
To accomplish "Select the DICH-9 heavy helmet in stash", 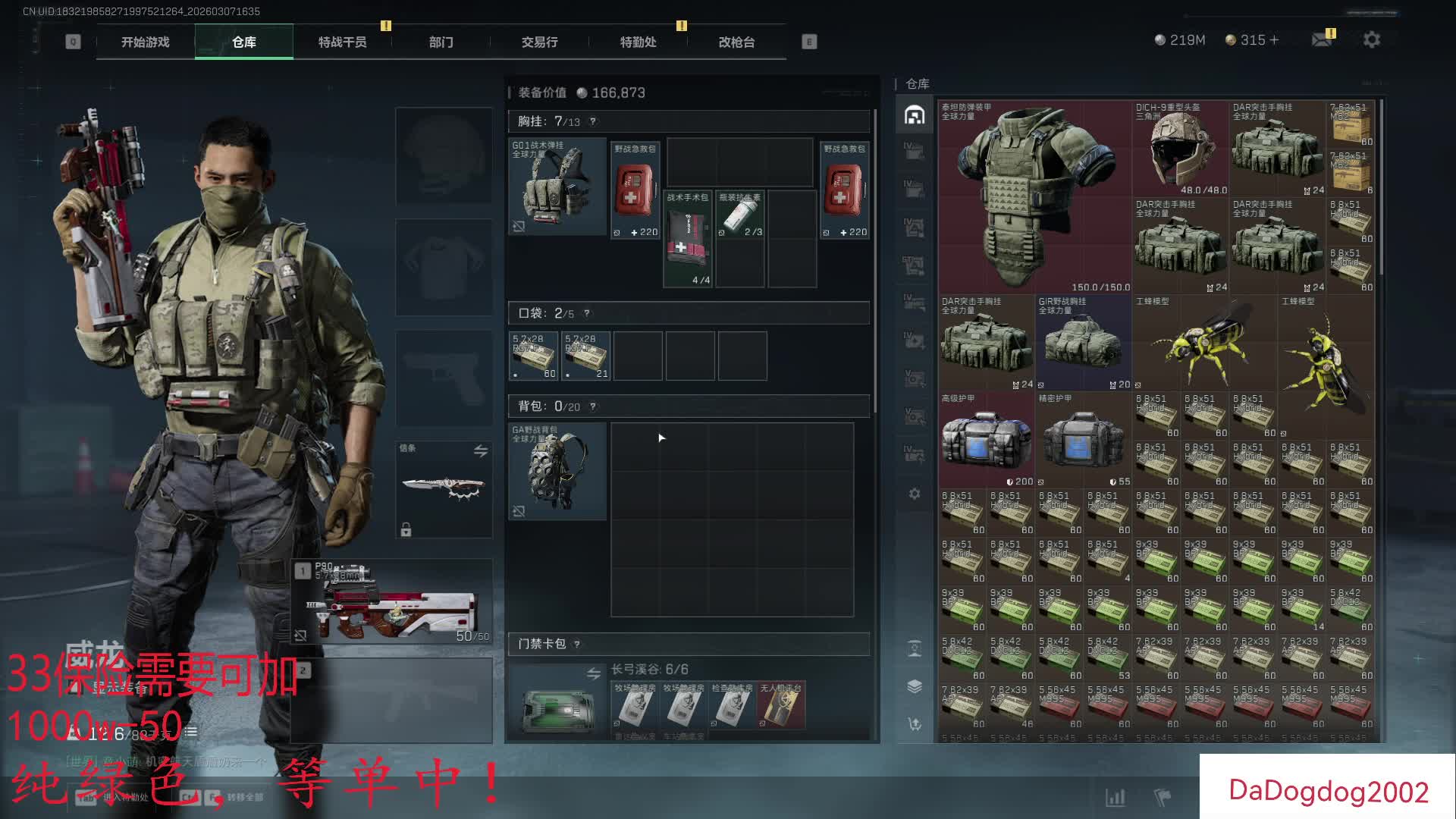I will coord(1180,149).
